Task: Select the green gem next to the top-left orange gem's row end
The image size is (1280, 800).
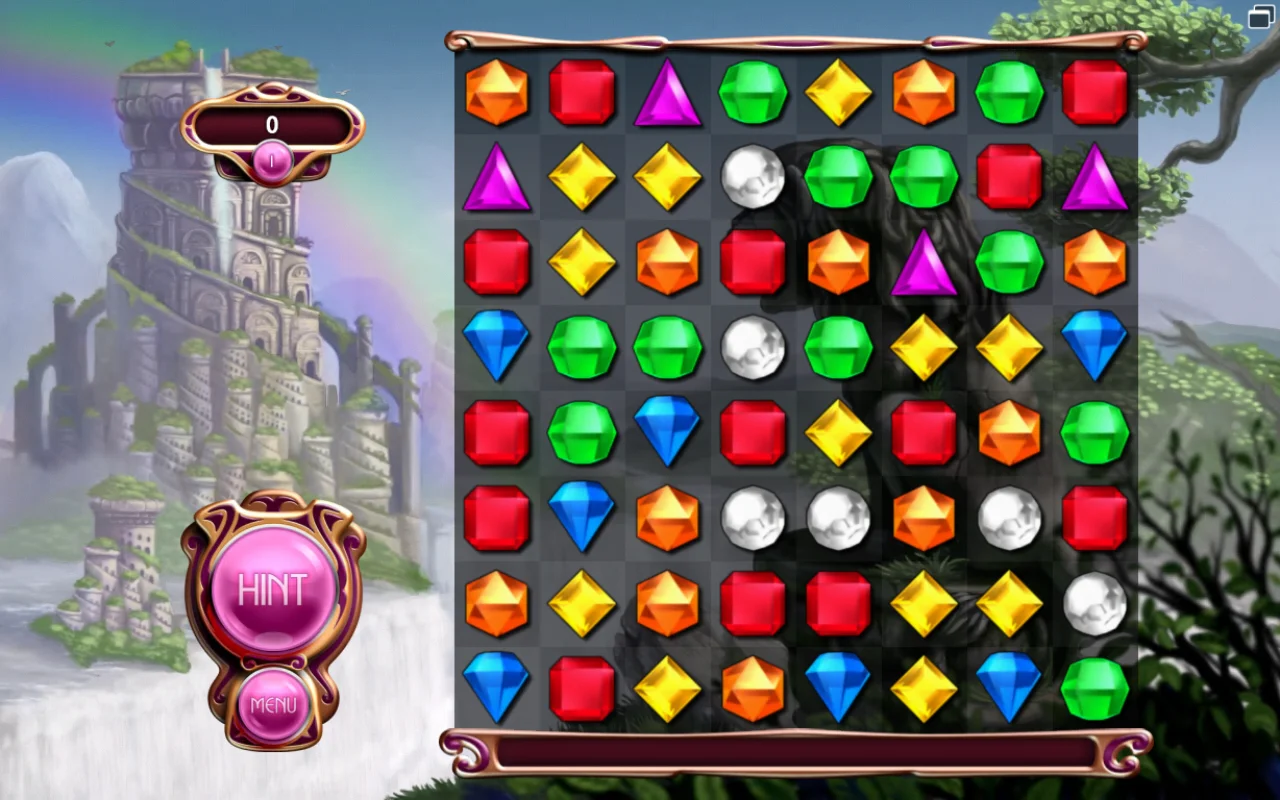Action: coord(1009,93)
